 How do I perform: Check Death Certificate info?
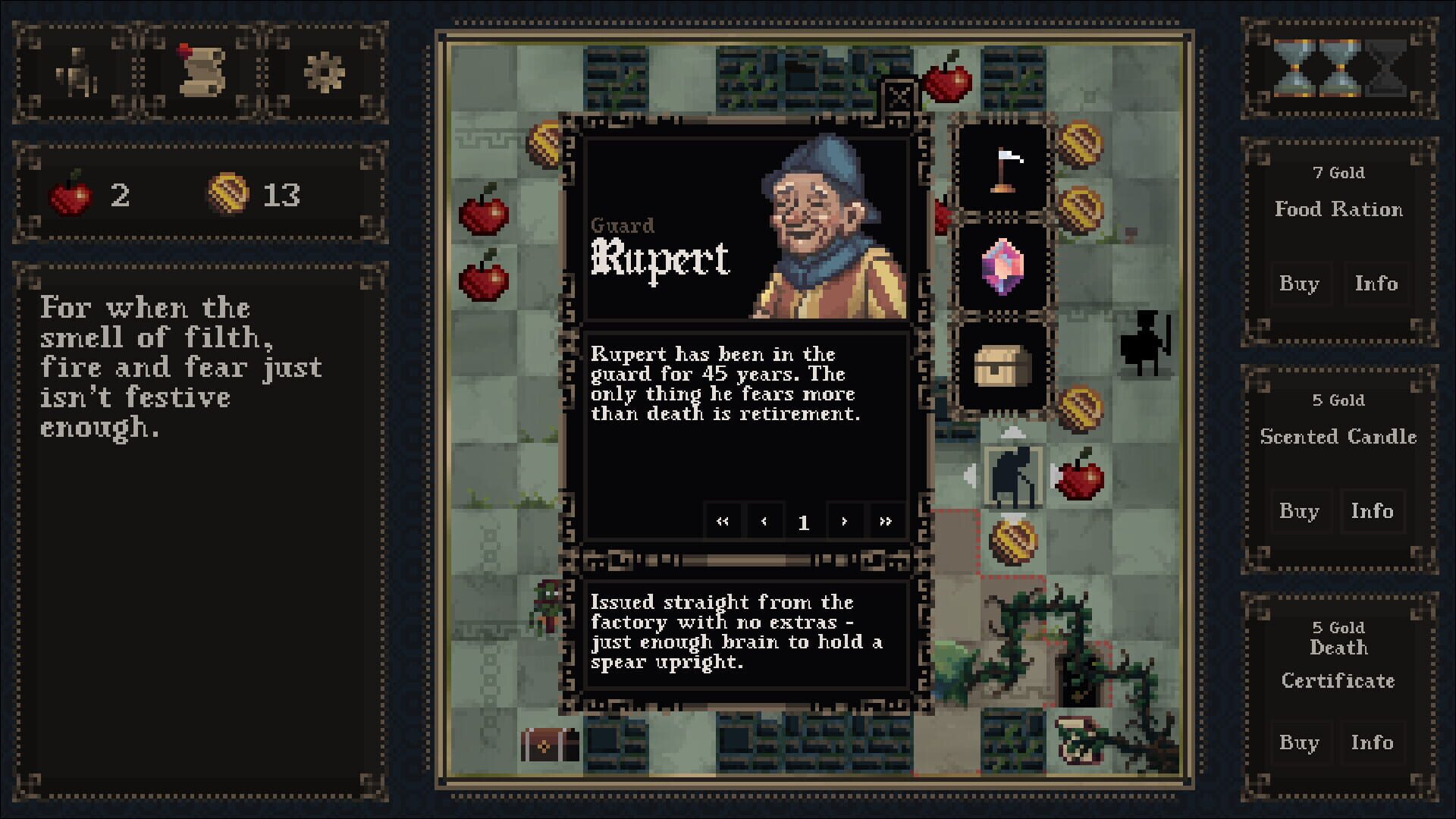pyautogui.click(x=1372, y=742)
